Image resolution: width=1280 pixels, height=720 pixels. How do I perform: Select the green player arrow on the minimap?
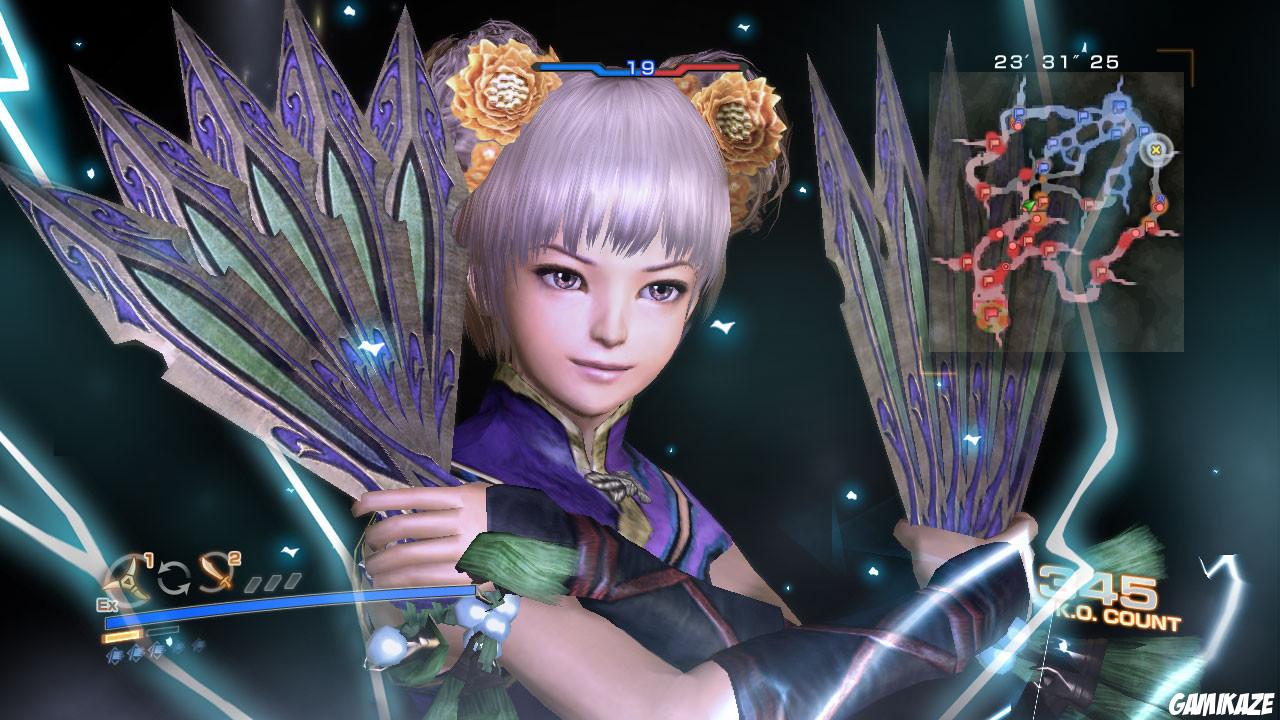tap(1028, 206)
